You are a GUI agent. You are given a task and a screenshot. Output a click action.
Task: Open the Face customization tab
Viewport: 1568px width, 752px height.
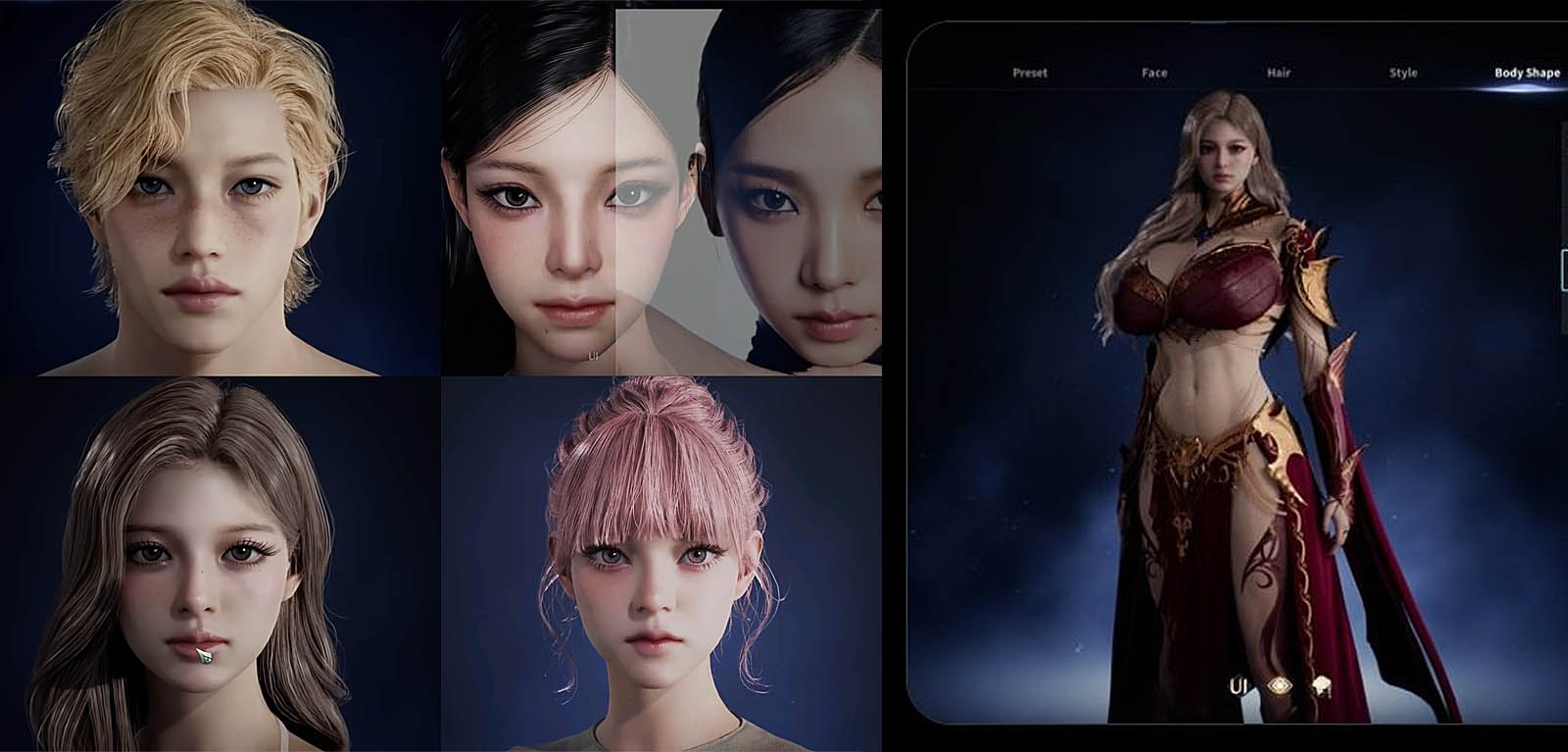pos(1154,73)
